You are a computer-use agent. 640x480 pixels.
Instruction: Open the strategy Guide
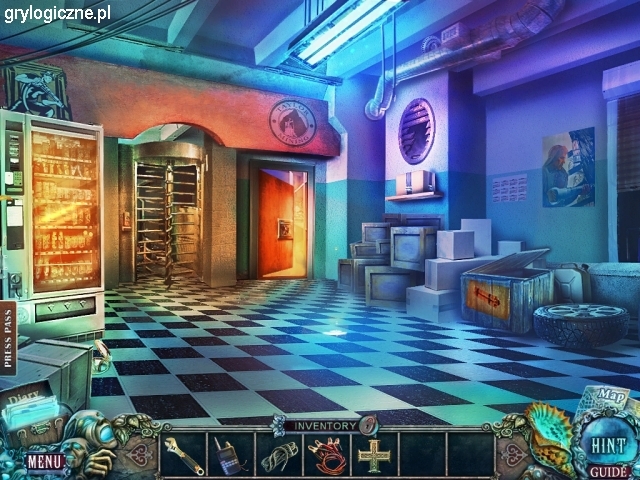click(x=608, y=470)
